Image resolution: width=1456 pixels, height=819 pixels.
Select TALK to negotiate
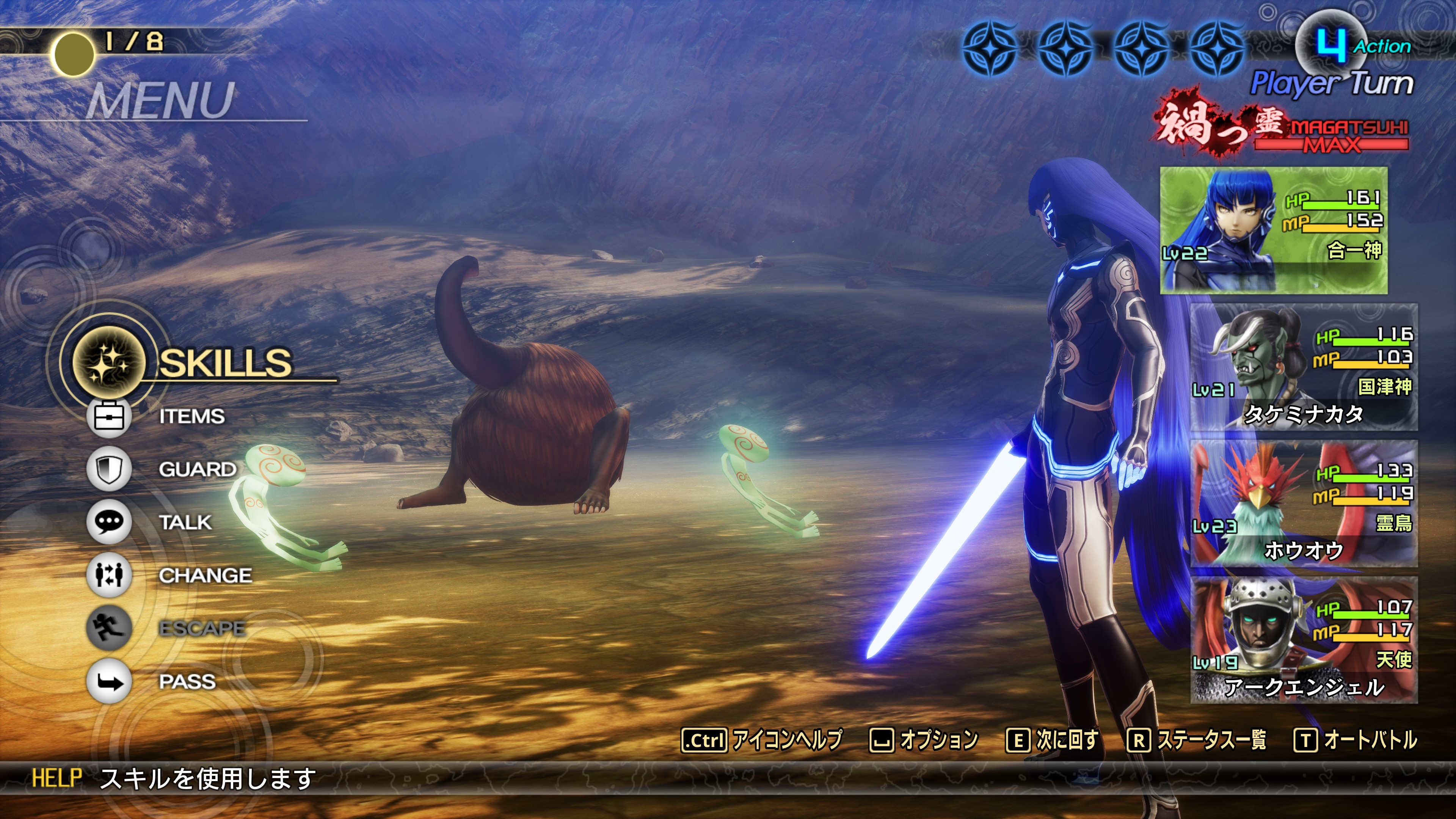(185, 522)
